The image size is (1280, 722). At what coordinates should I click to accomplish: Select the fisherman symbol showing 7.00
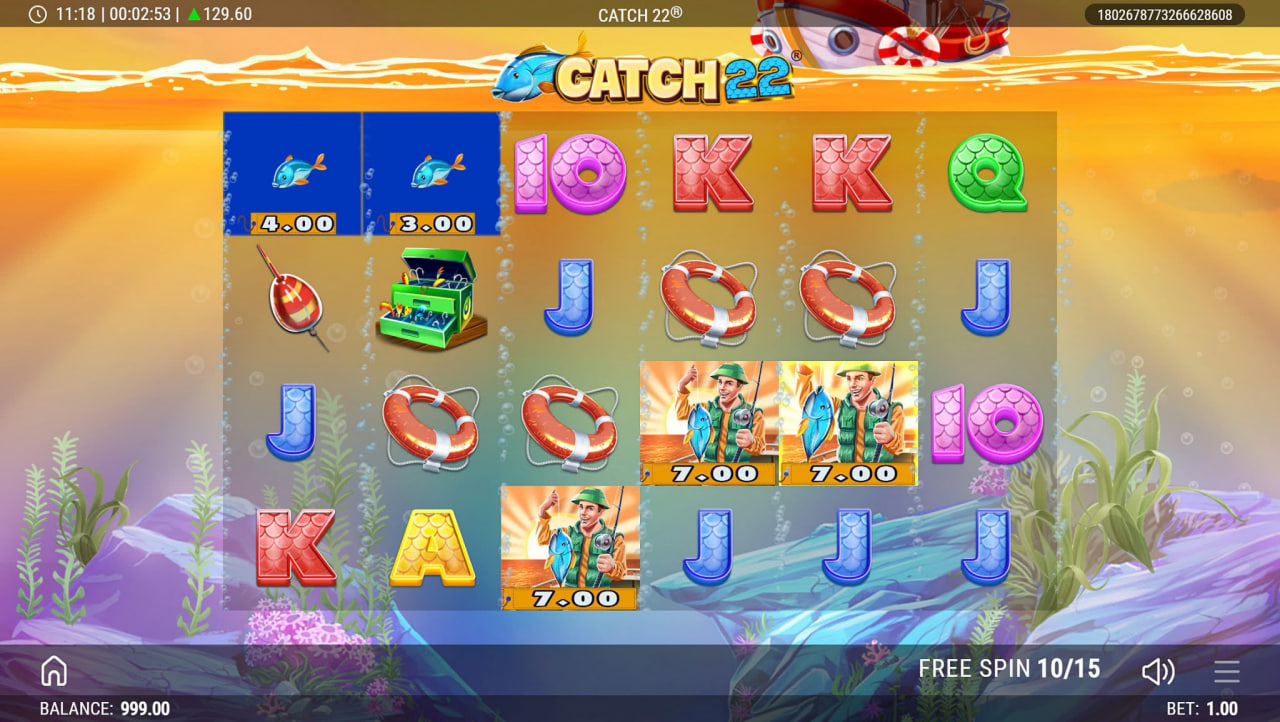[708, 420]
